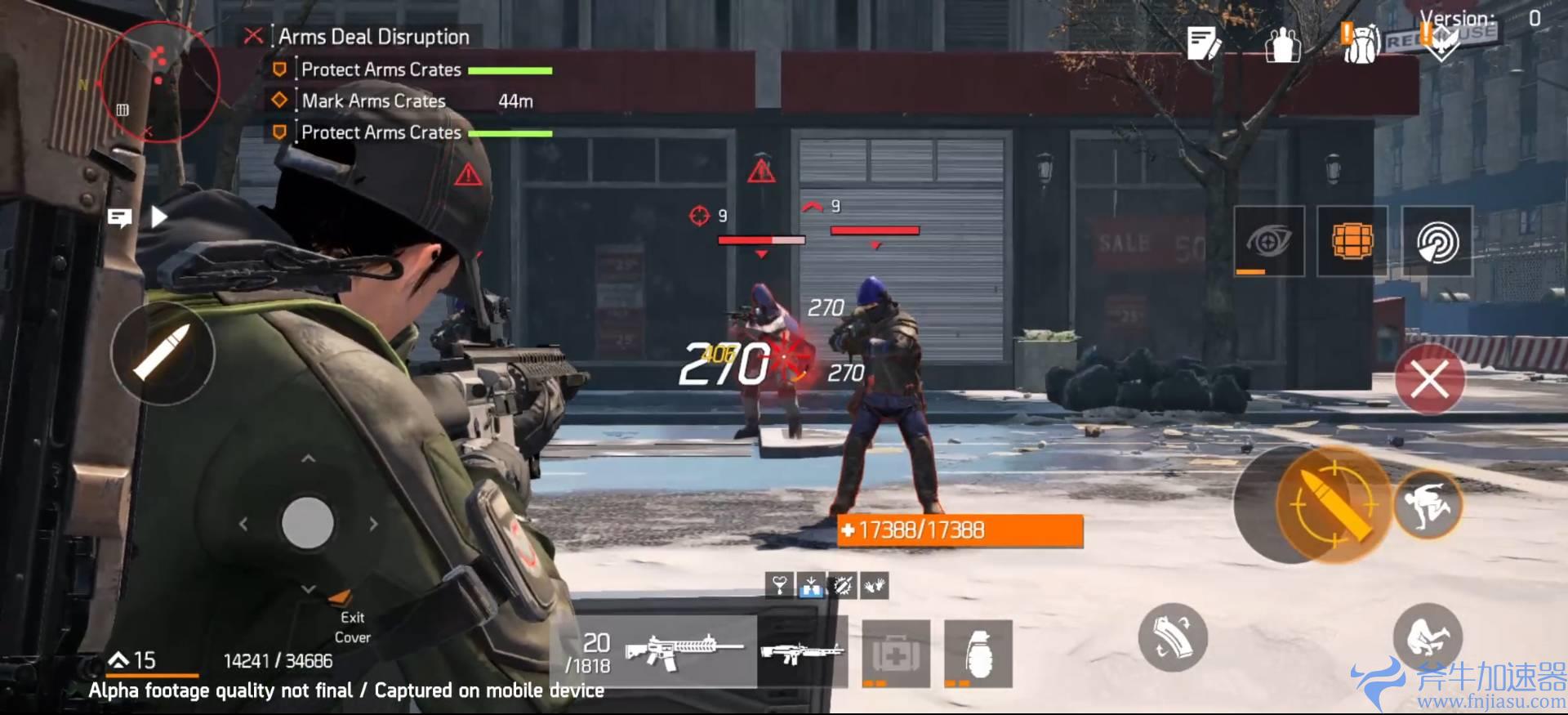This screenshot has height=715, width=1568.
Task: Select the Pulse scan skill icon
Action: (x=1267, y=241)
